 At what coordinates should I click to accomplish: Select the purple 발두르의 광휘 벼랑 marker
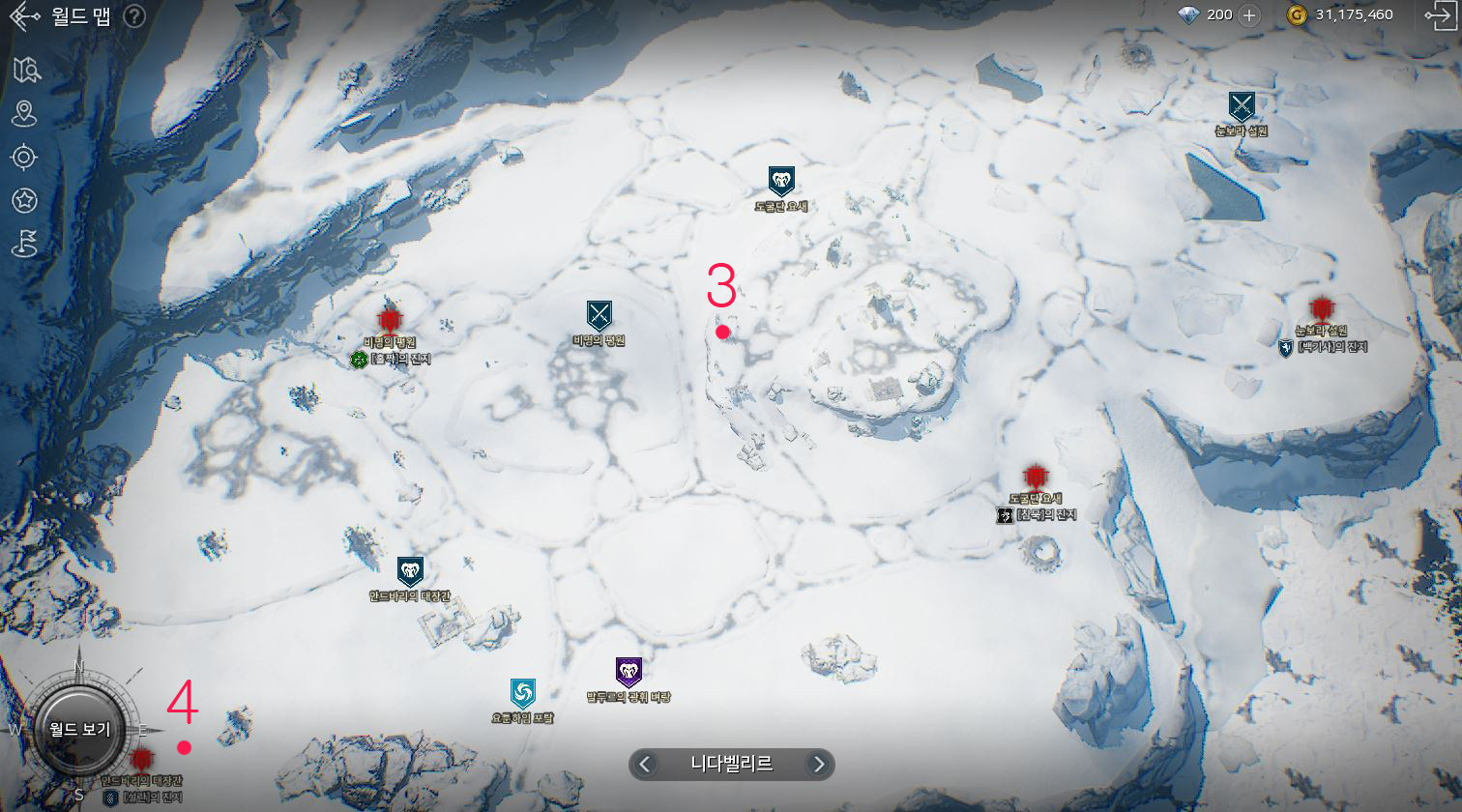(629, 672)
